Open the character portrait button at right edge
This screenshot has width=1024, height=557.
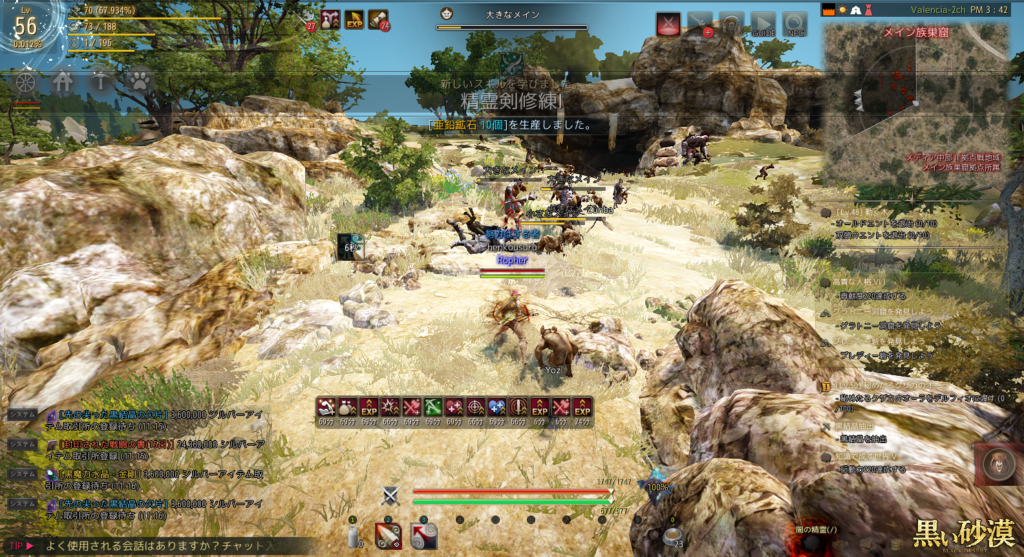pos(998,464)
